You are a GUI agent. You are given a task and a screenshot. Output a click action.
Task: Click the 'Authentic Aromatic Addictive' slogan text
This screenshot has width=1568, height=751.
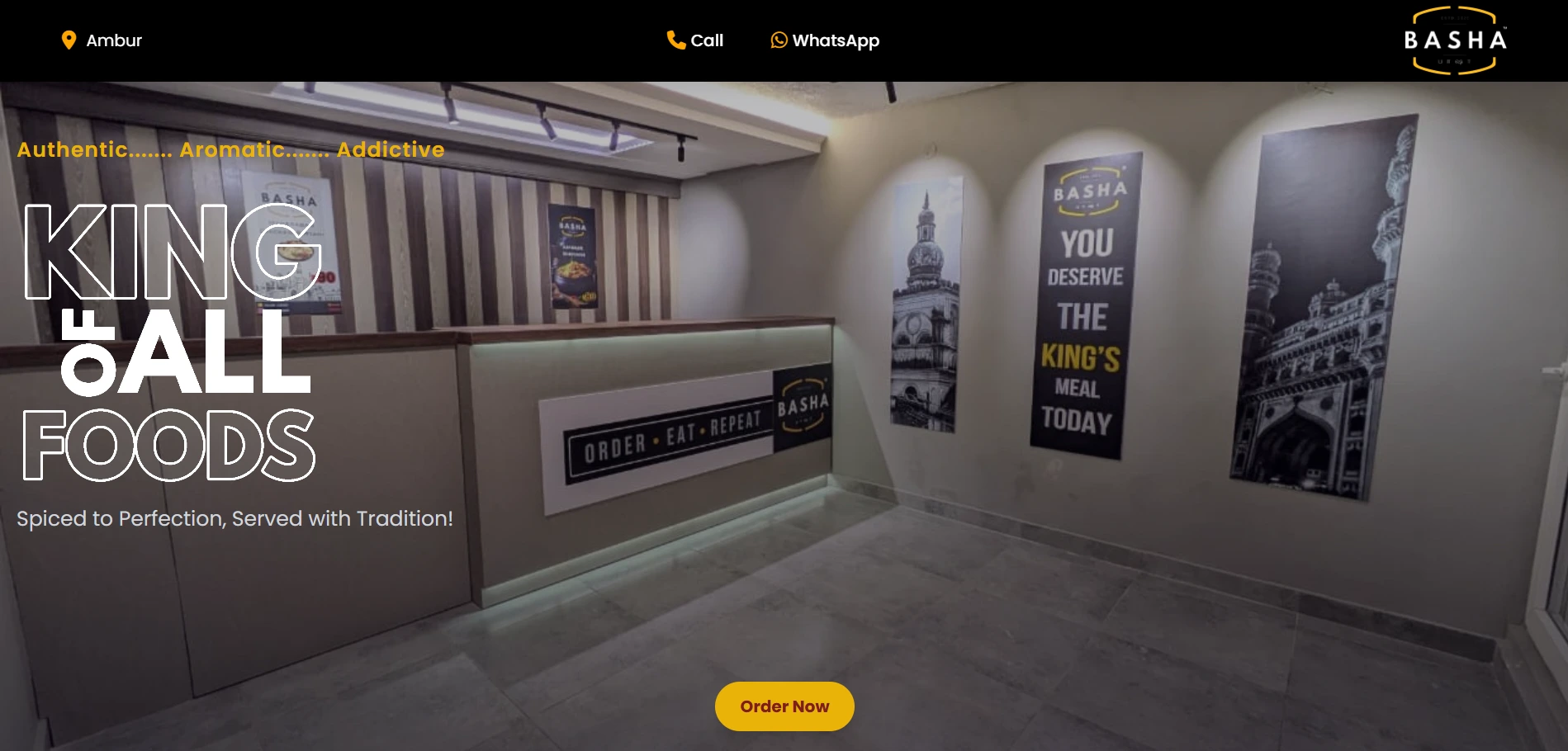[230, 149]
